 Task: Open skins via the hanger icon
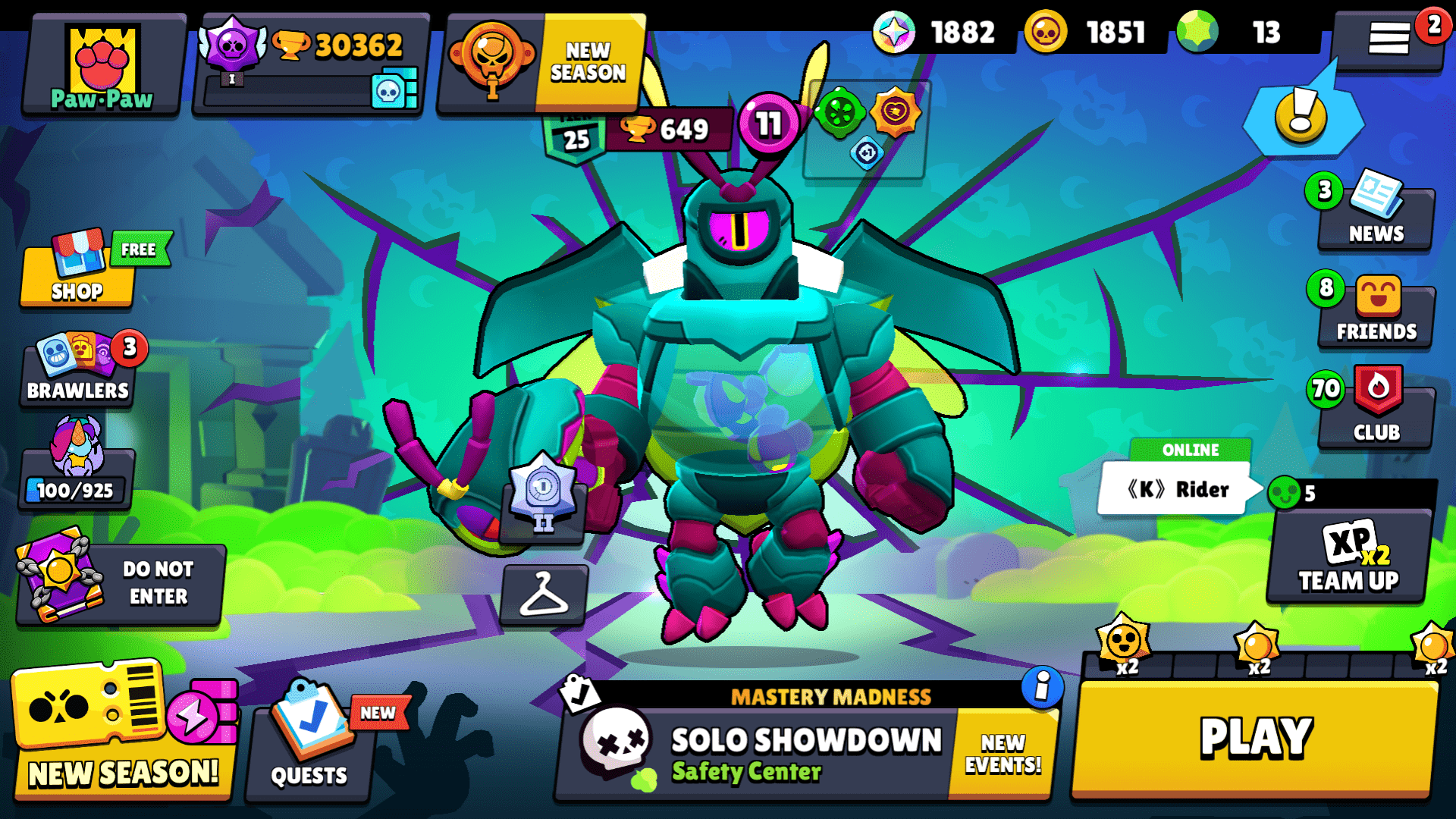[541, 595]
